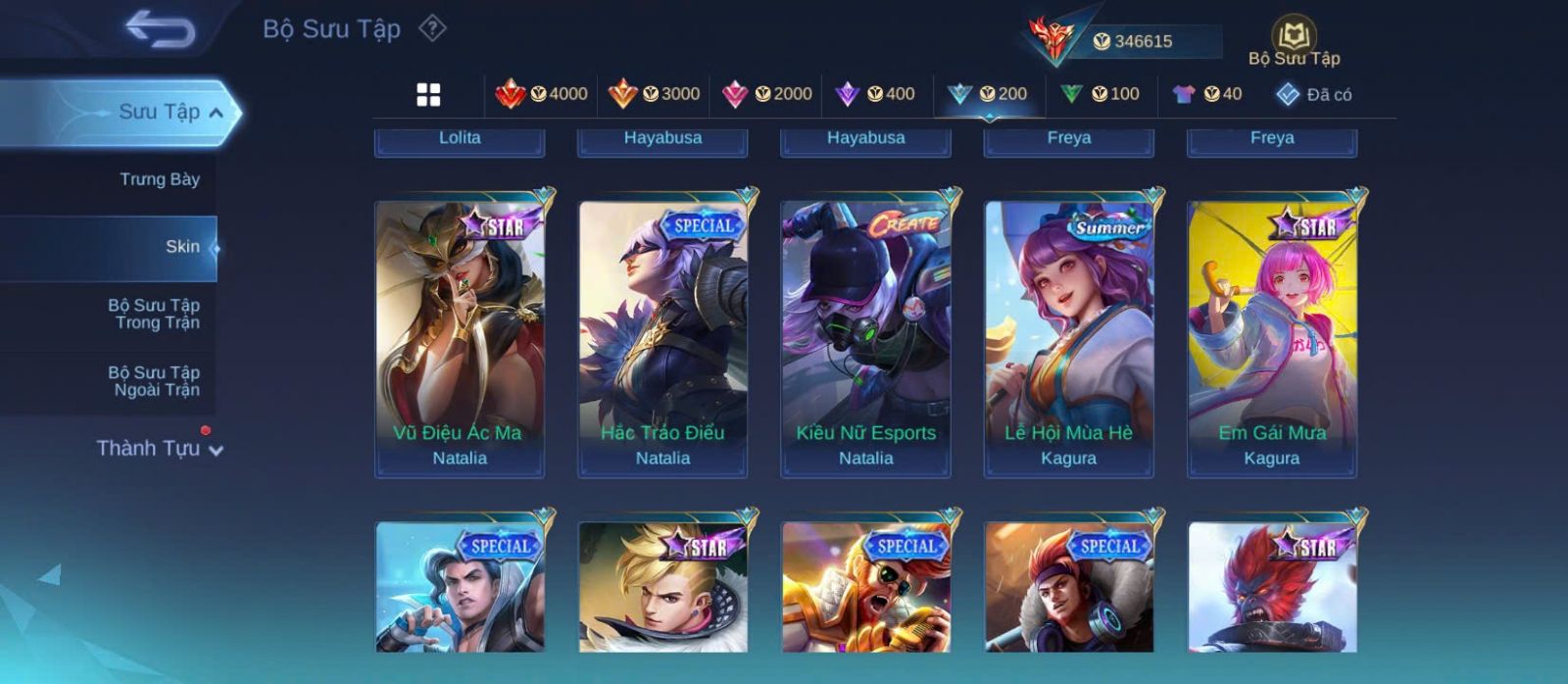Switch to the 2000 point tier

(x=766, y=94)
